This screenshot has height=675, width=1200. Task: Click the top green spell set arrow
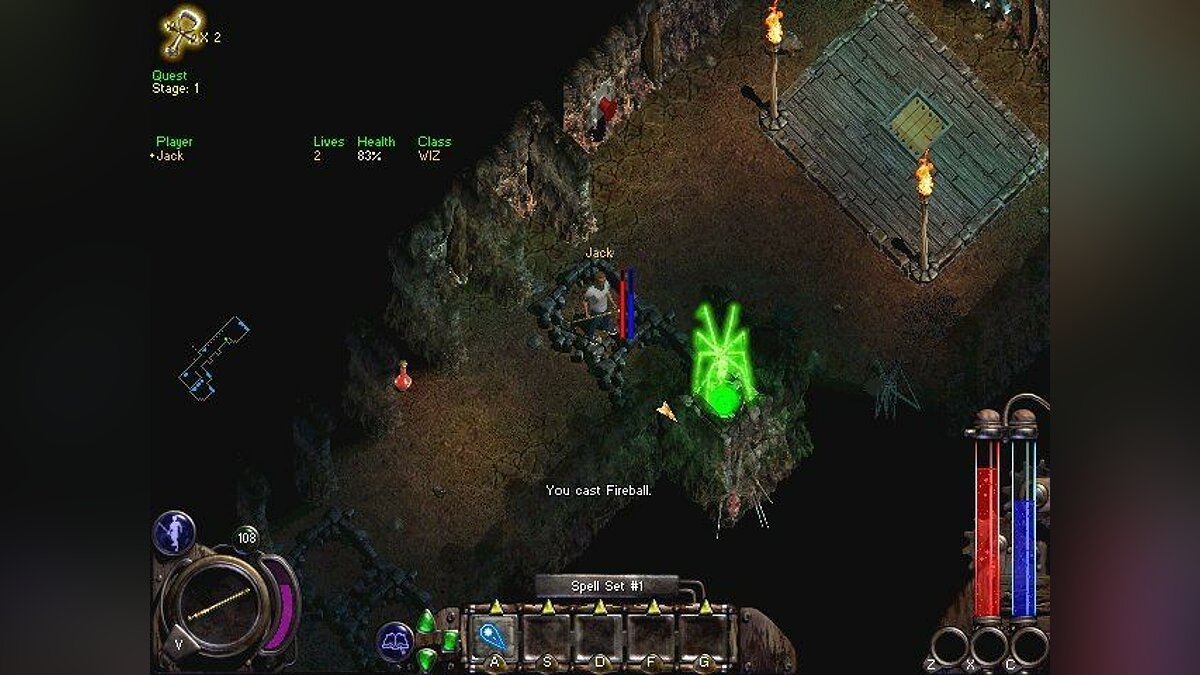point(426,621)
